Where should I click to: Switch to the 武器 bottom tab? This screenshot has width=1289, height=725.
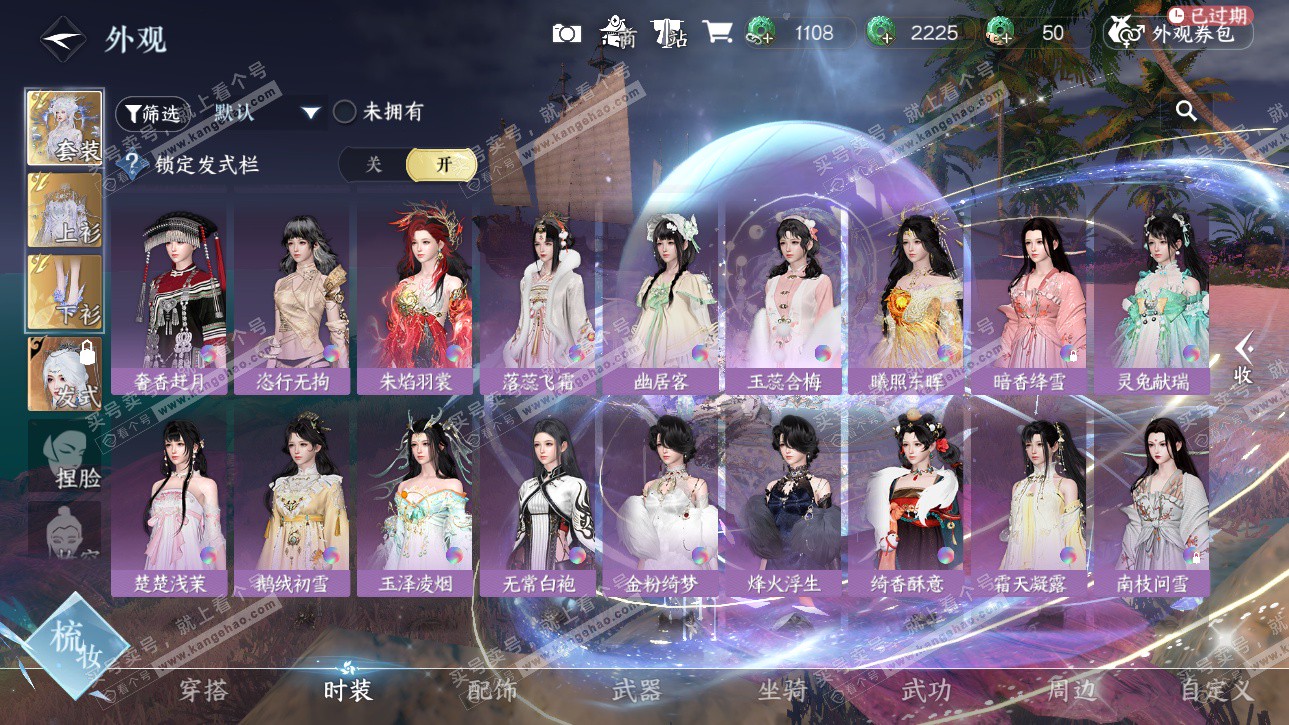pyautogui.click(x=636, y=689)
